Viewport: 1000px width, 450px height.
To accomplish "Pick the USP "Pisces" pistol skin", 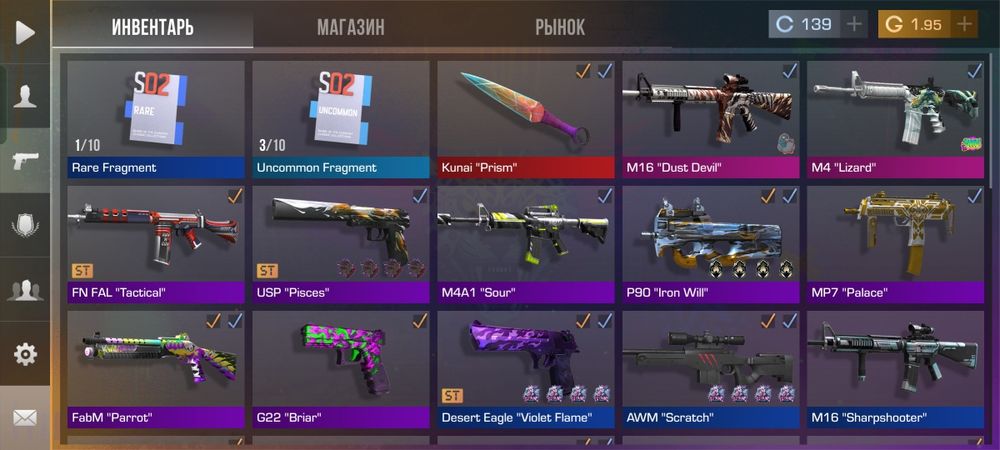I will [x=340, y=243].
